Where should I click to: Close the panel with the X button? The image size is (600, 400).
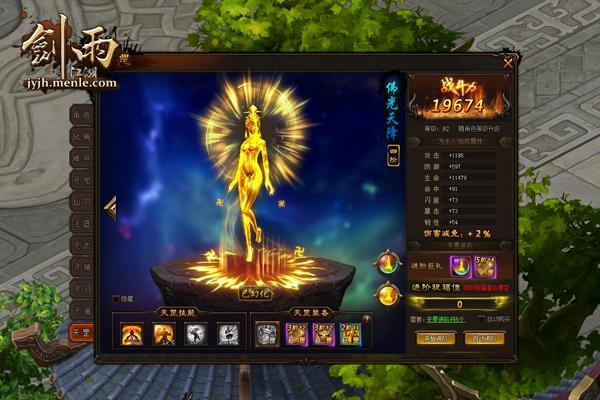(508, 62)
